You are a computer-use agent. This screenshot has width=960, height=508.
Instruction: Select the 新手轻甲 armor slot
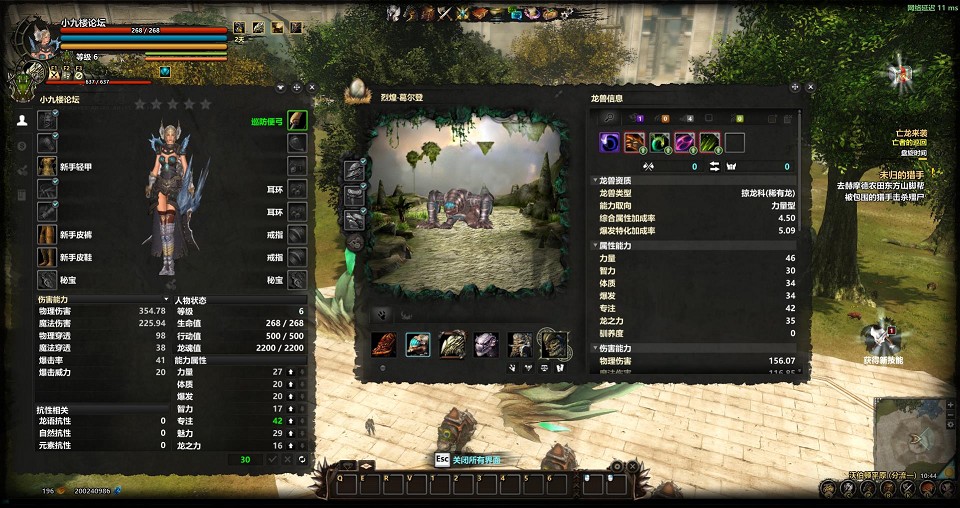(x=48, y=165)
